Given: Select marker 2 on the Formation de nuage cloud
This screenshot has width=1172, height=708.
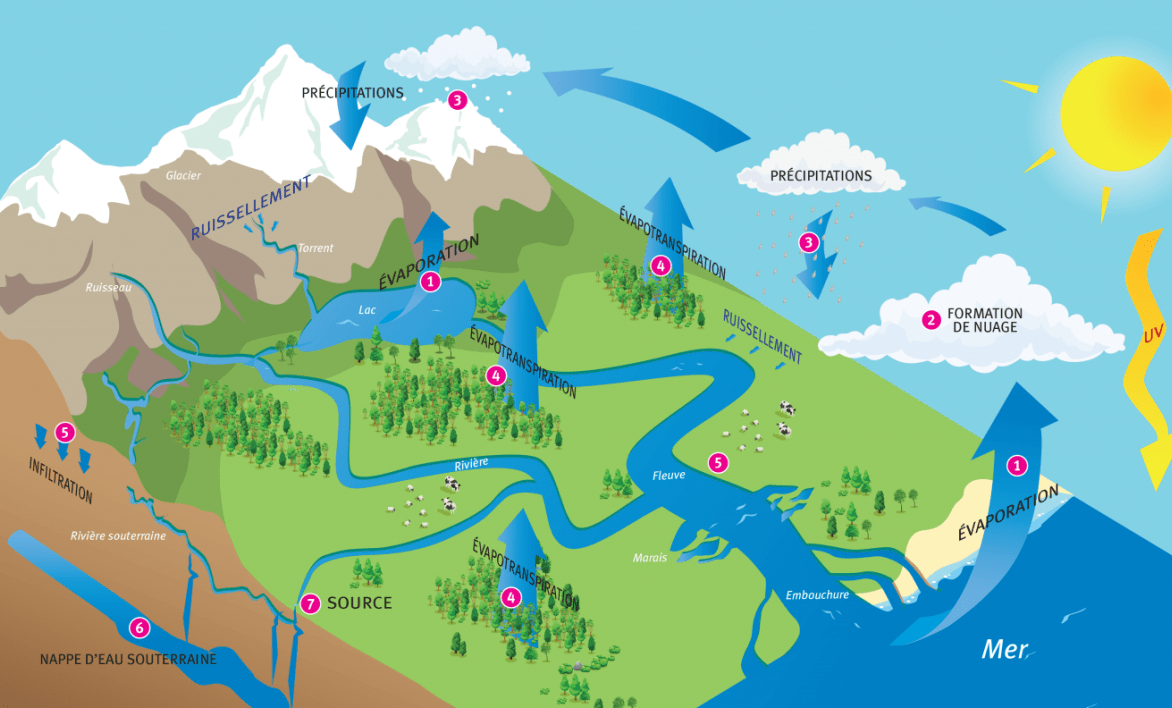Looking at the screenshot, I should click(x=931, y=320).
